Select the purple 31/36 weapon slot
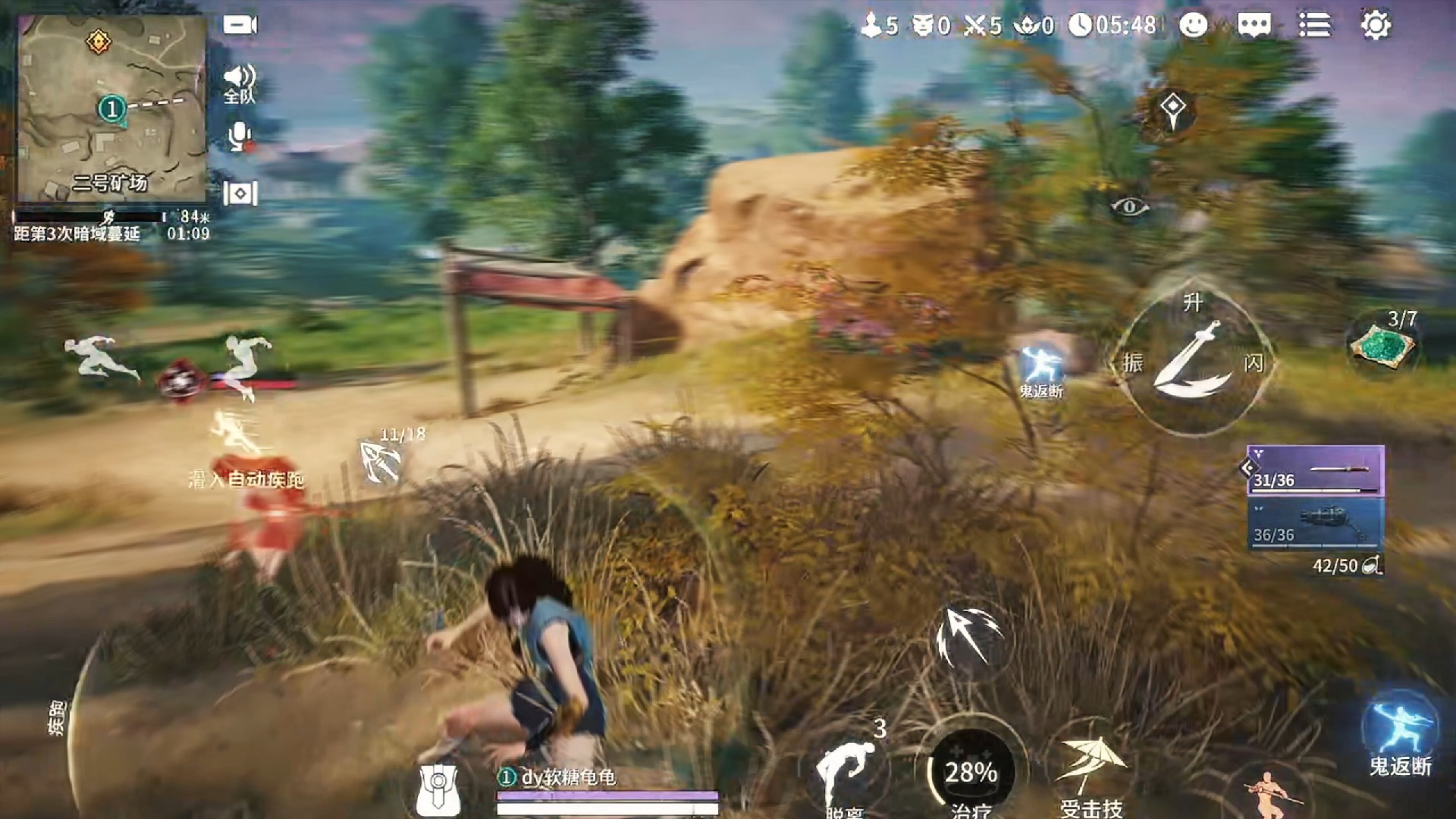 pyautogui.click(x=1316, y=471)
